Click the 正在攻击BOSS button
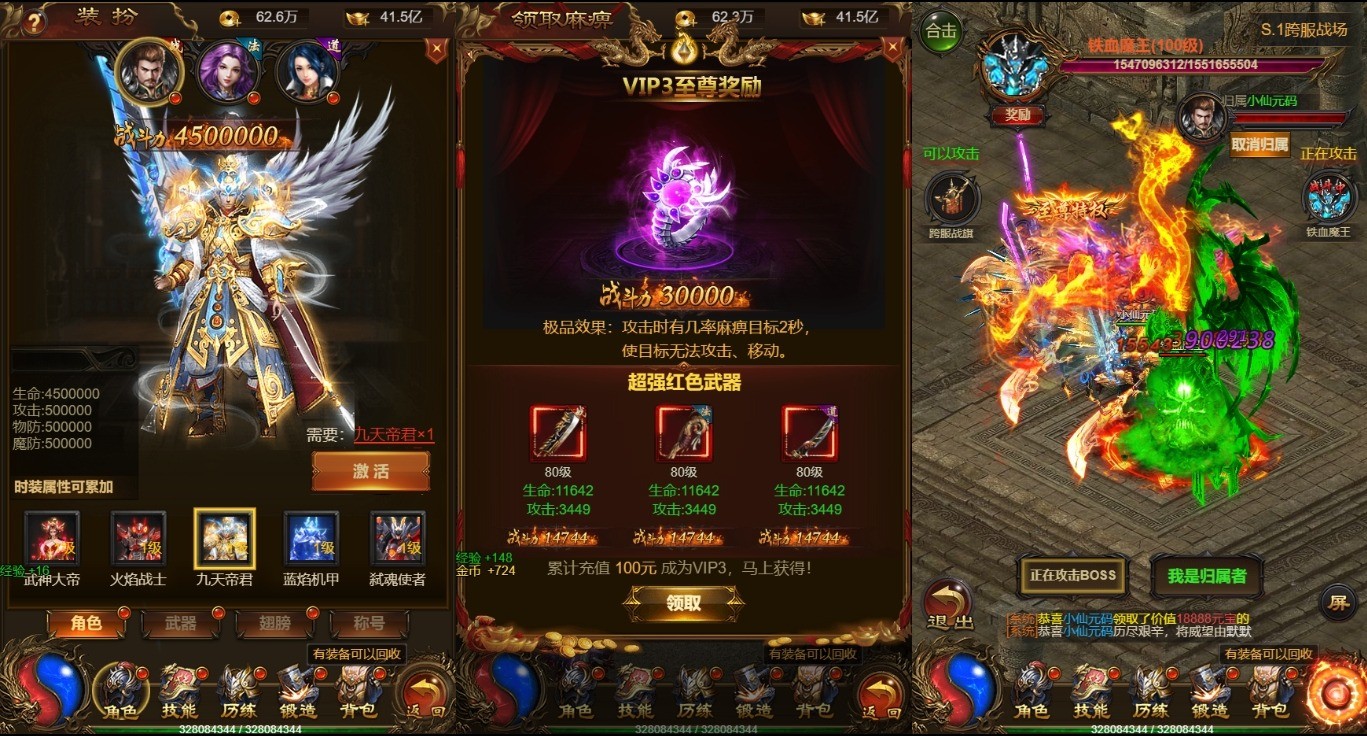 coord(1073,576)
